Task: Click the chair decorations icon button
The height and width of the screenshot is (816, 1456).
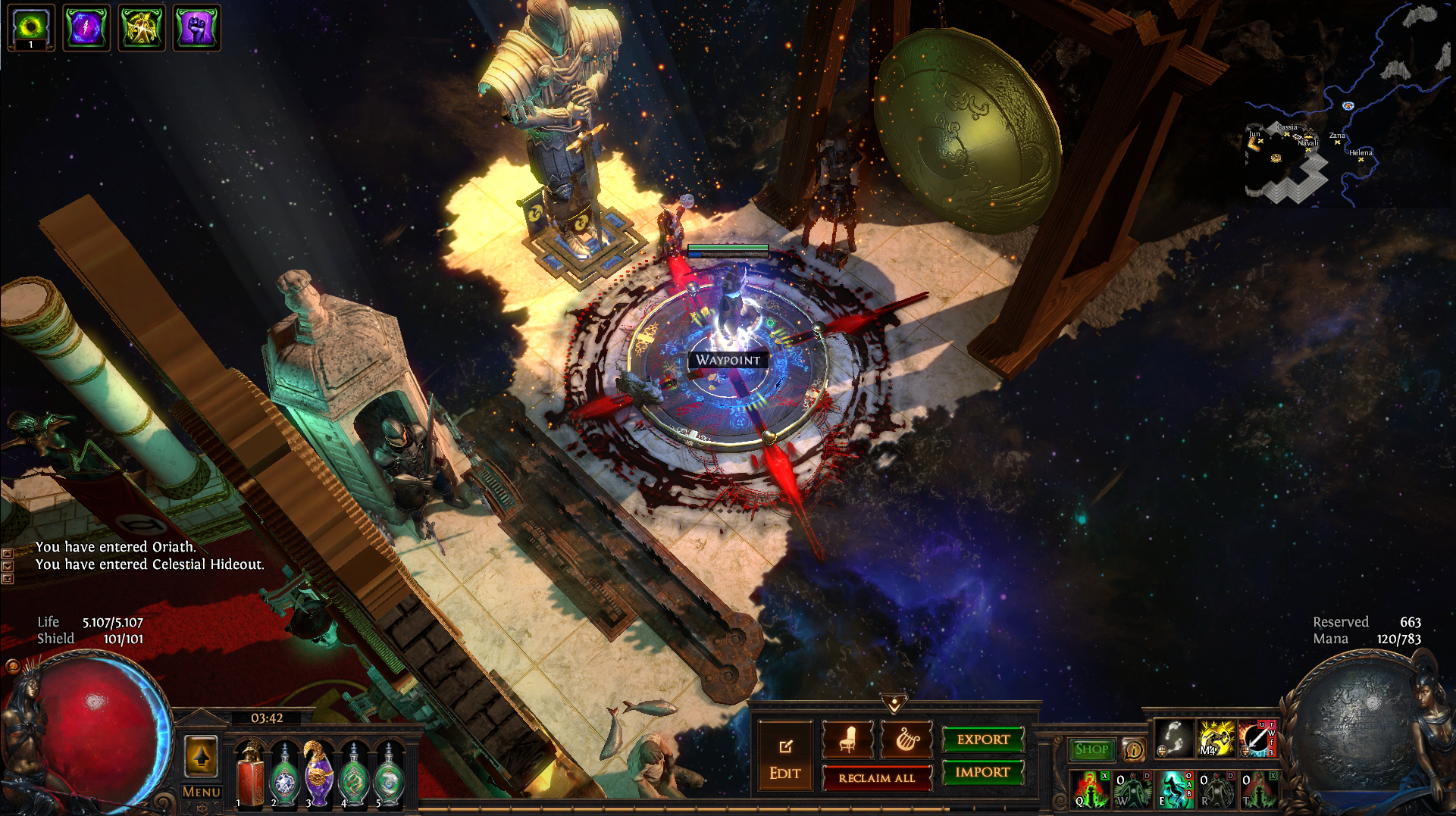Action: click(847, 739)
